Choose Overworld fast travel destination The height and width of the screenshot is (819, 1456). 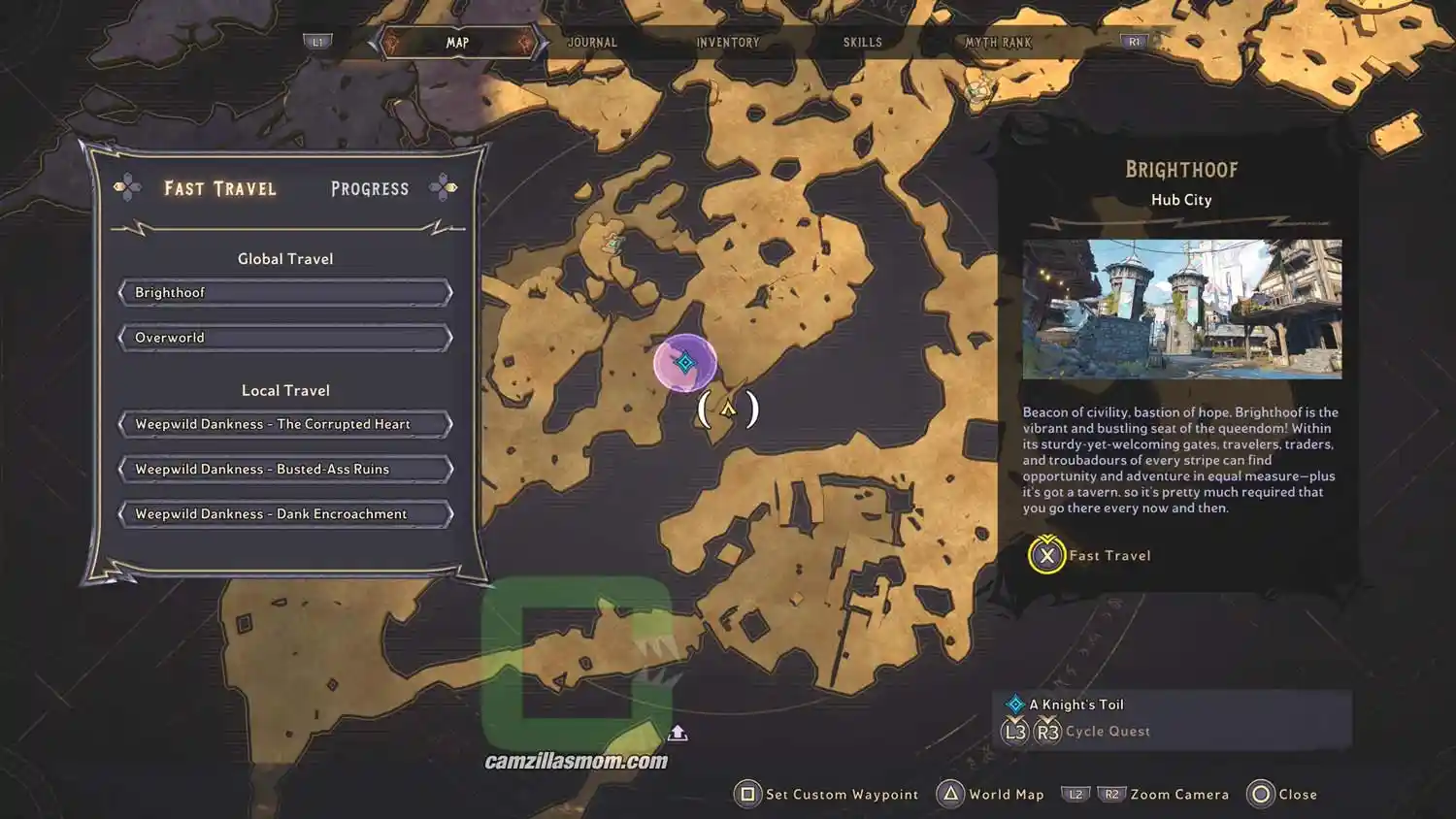(x=285, y=338)
